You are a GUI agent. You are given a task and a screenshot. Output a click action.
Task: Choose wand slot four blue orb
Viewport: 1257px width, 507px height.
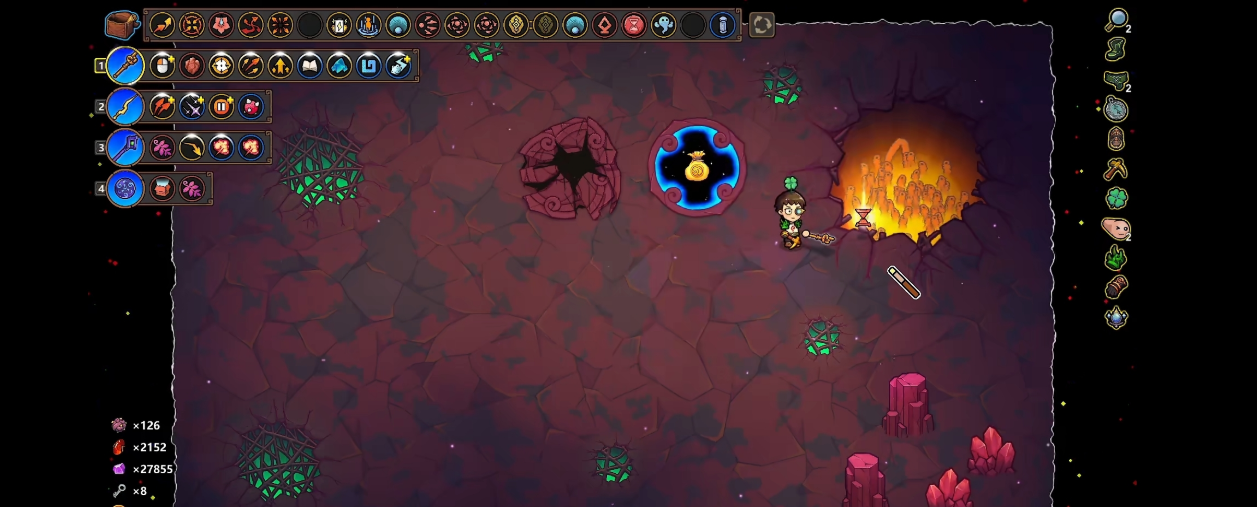tap(125, 188)
